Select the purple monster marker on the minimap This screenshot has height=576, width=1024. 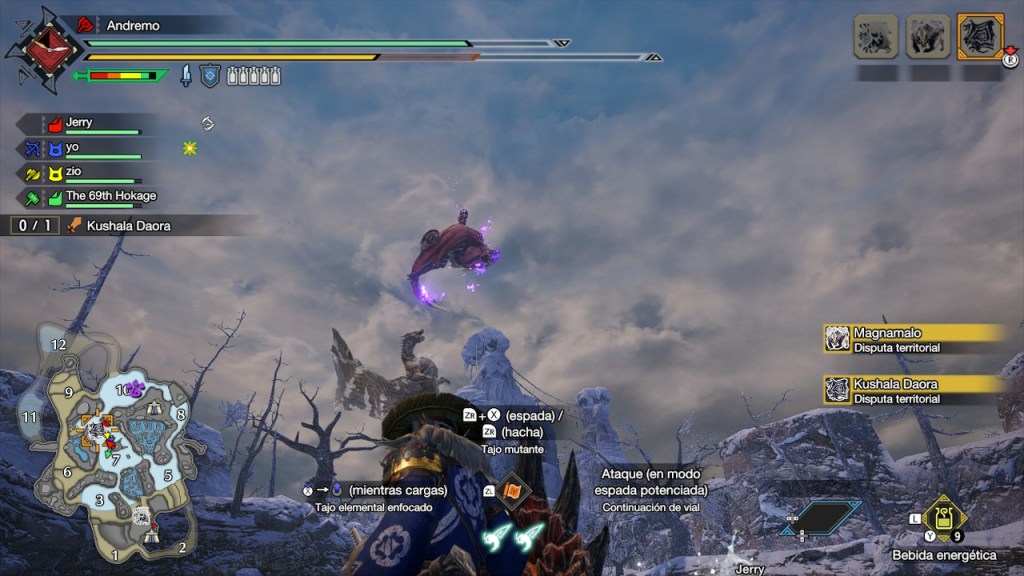(x=135, y=388)
